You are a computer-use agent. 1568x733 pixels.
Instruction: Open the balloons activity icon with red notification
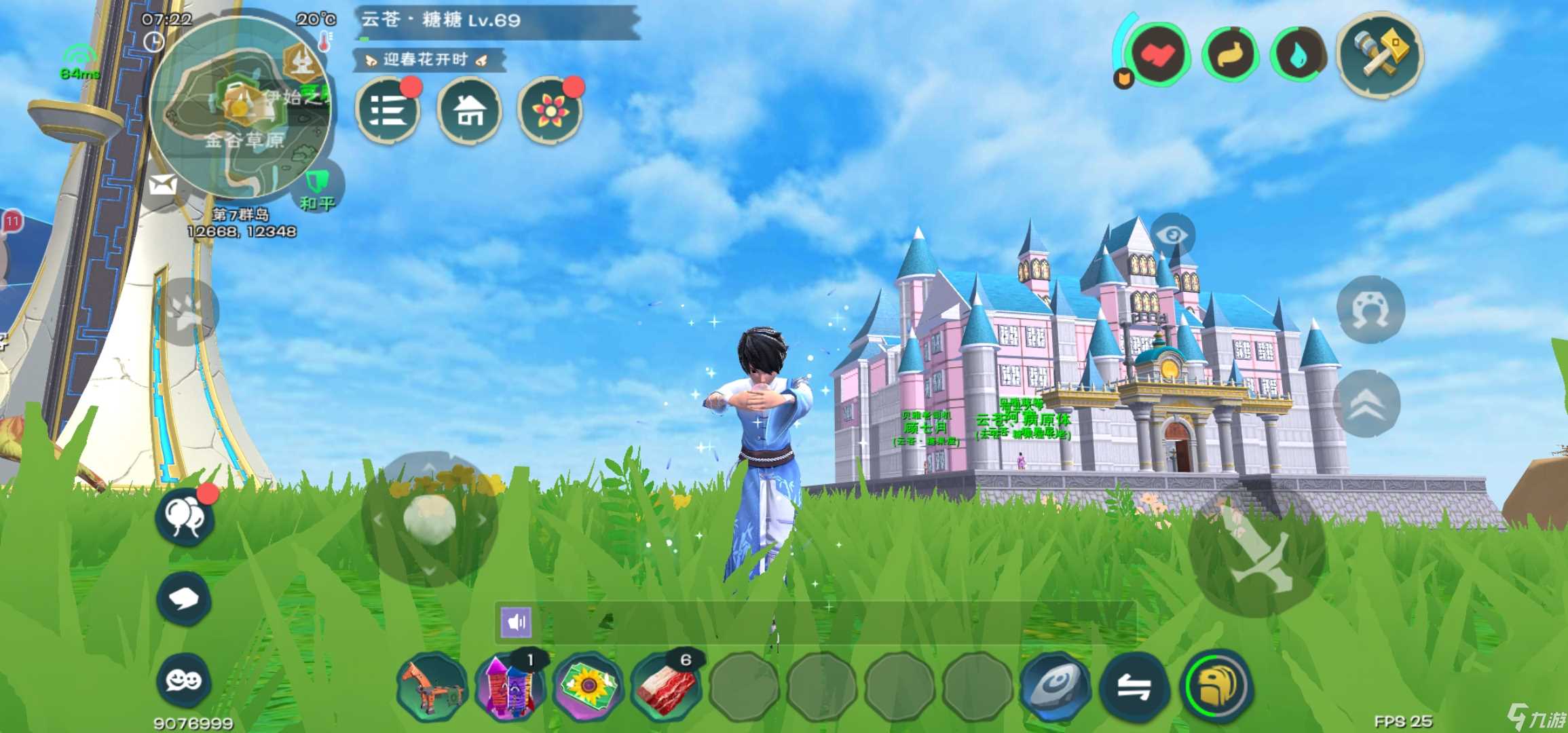click(185, 518)
